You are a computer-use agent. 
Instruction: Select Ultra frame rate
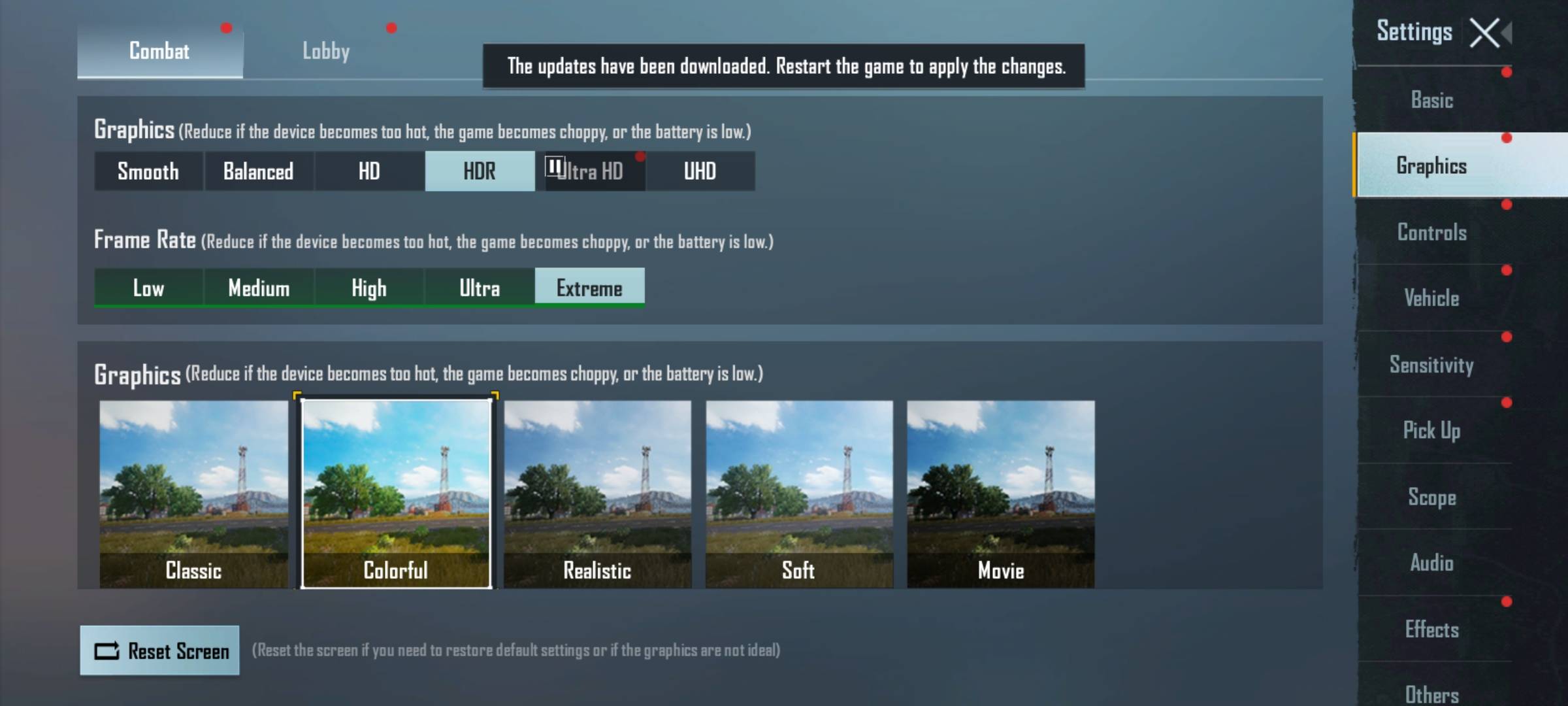(x=480, y=288)
